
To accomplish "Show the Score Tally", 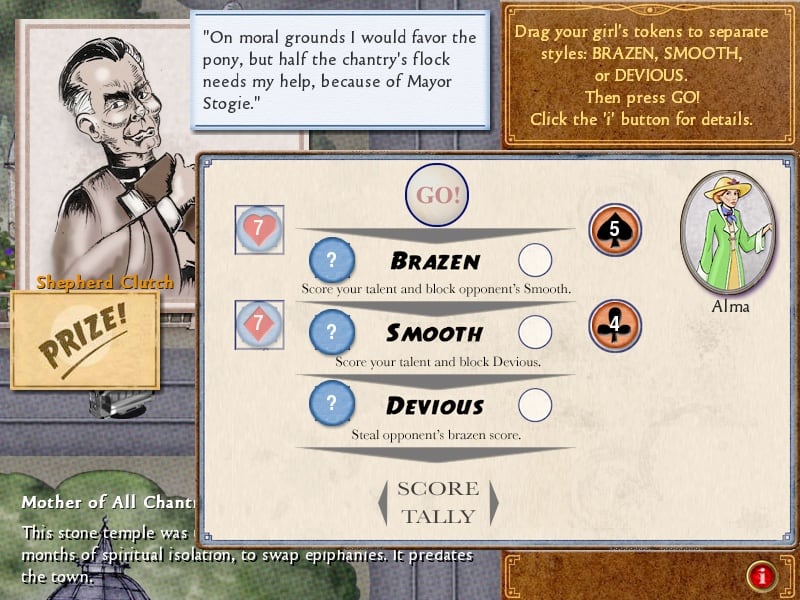I will click(x=438, y=502).
